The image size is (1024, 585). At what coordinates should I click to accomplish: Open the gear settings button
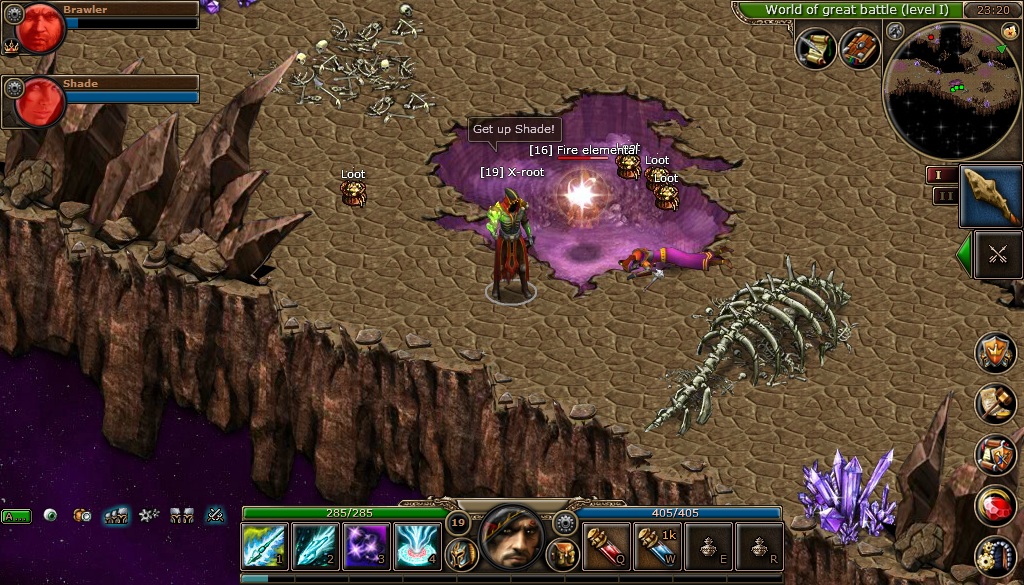565,522
